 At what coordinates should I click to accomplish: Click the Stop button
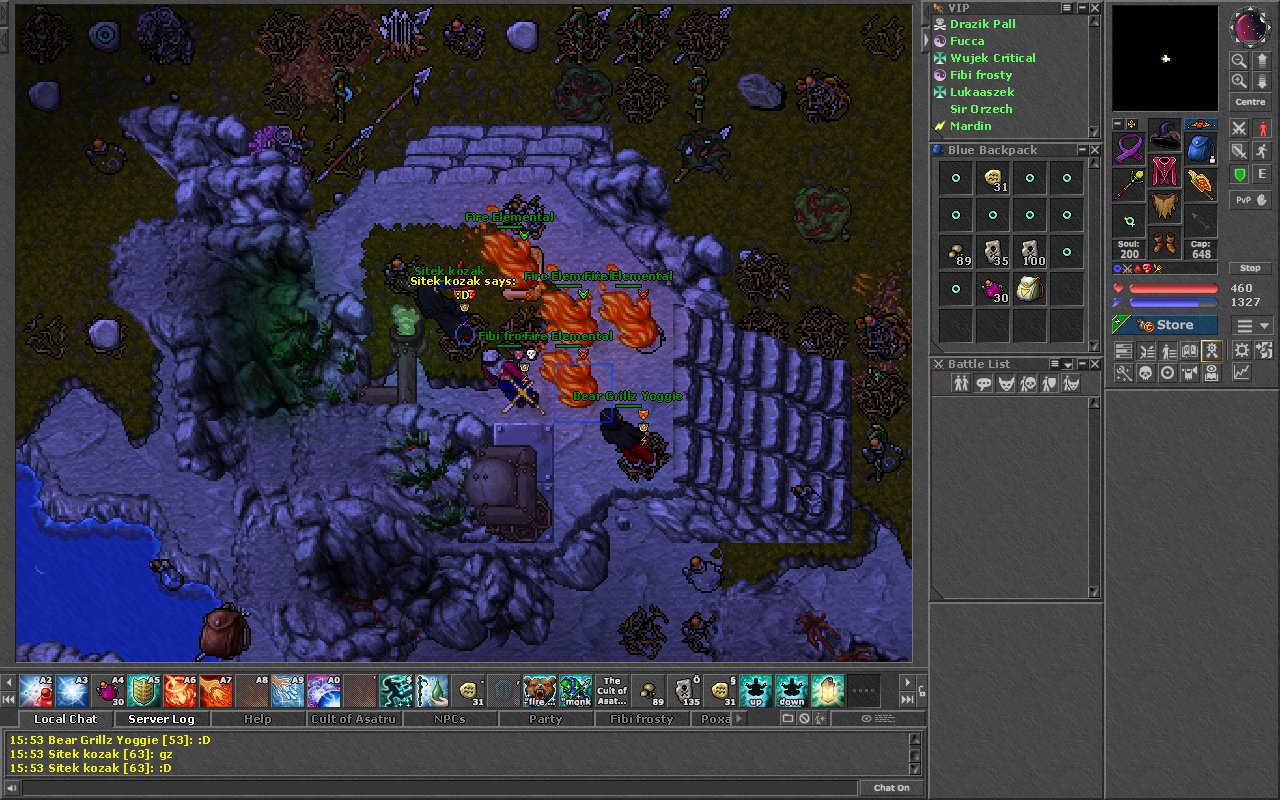coord(1250,268)
